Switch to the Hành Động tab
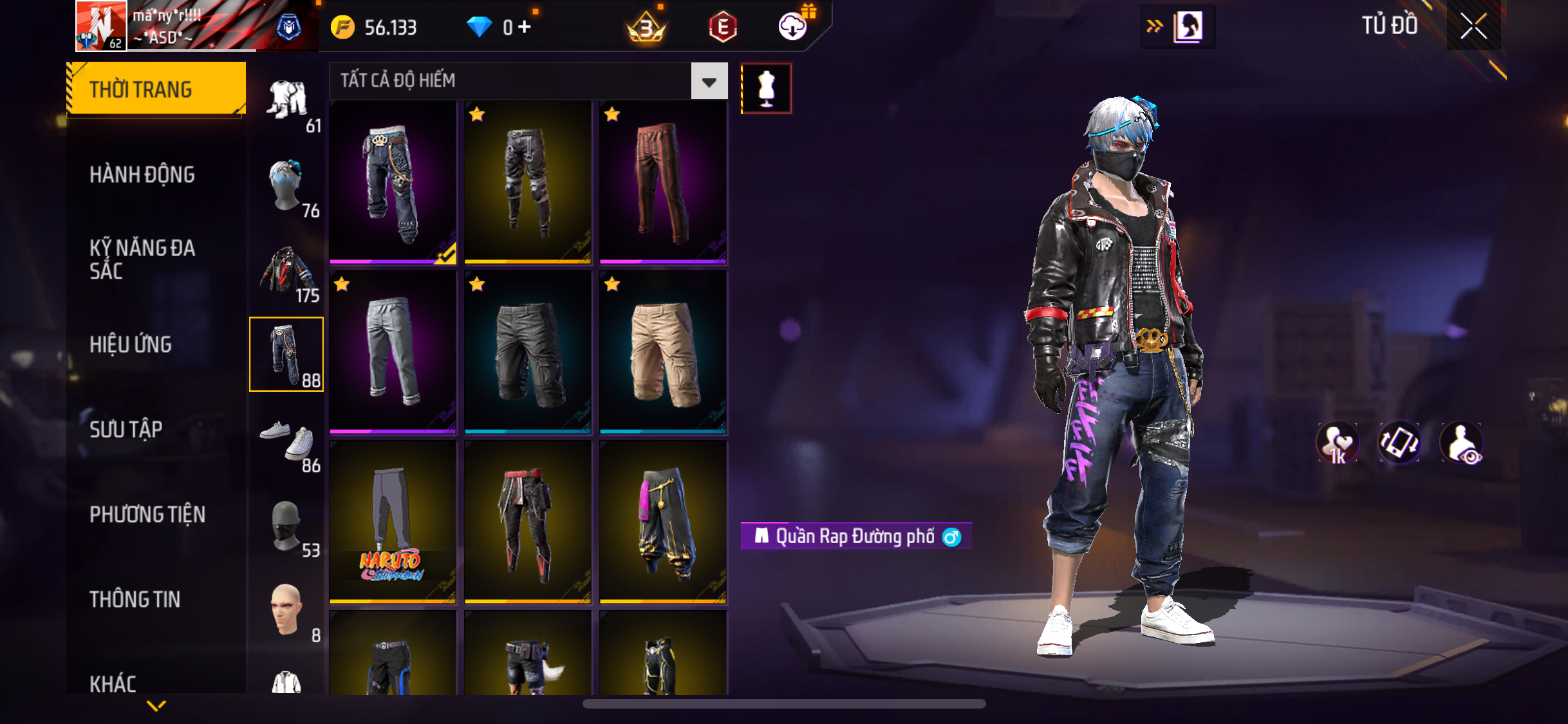The image size is (1568, 724). coord(142,174)
